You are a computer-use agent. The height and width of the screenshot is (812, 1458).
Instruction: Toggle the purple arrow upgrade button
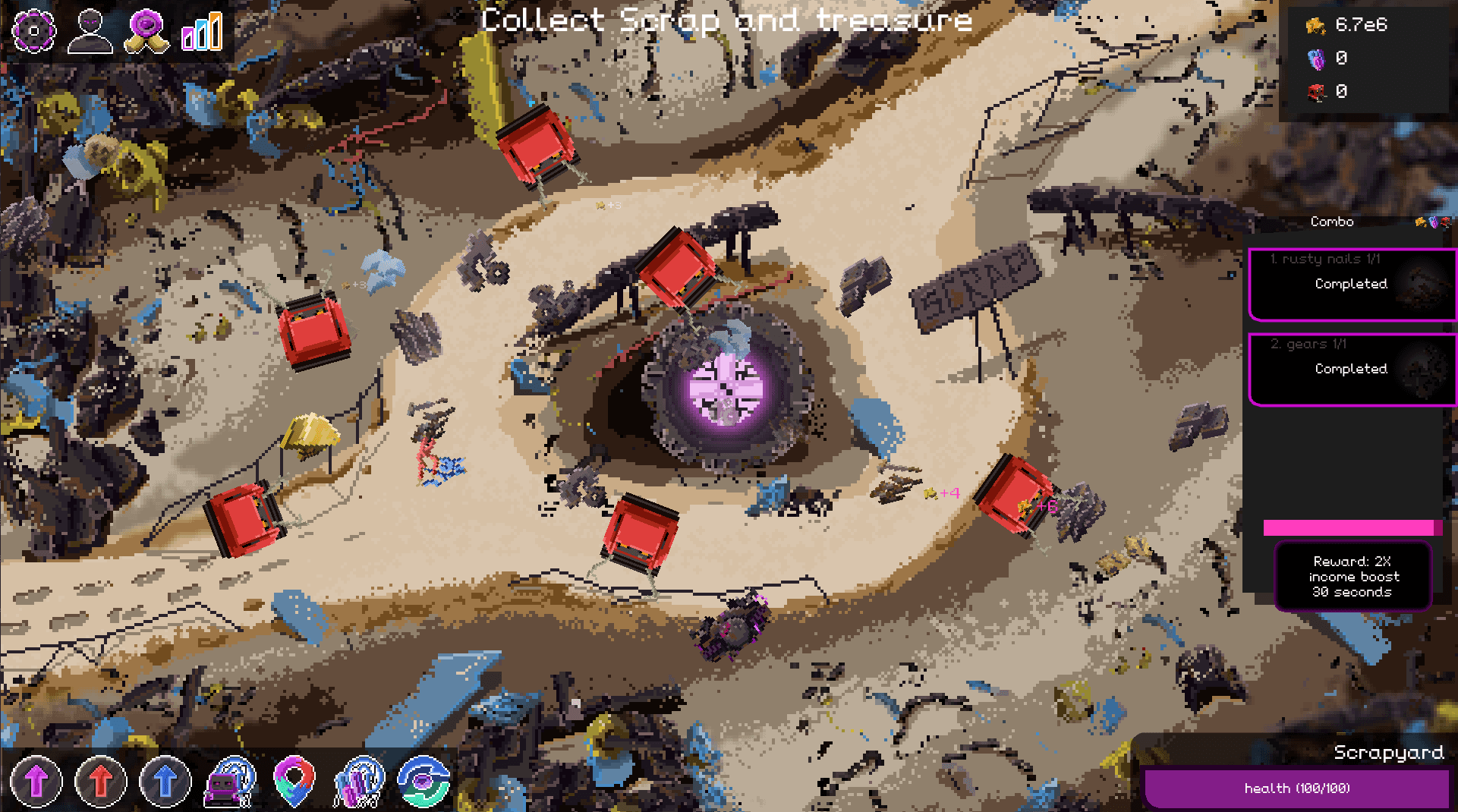(x=36, y=781)
